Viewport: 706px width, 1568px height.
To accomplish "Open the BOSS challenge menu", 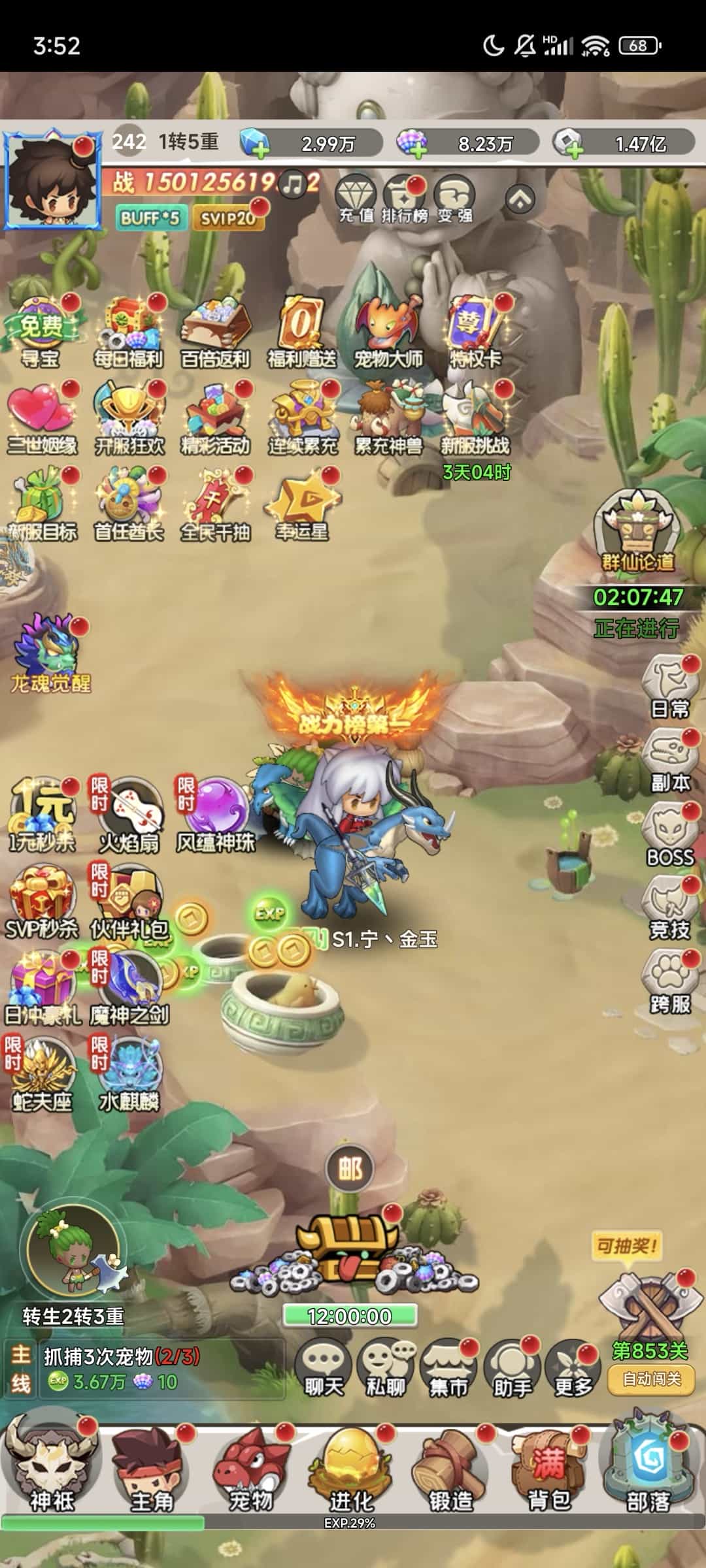I will 669,836.
